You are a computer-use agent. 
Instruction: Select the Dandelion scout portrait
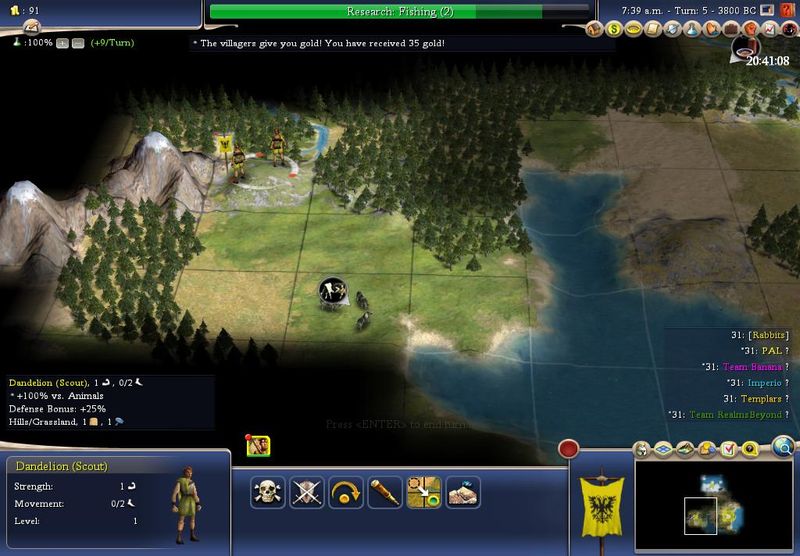(185, 498)
